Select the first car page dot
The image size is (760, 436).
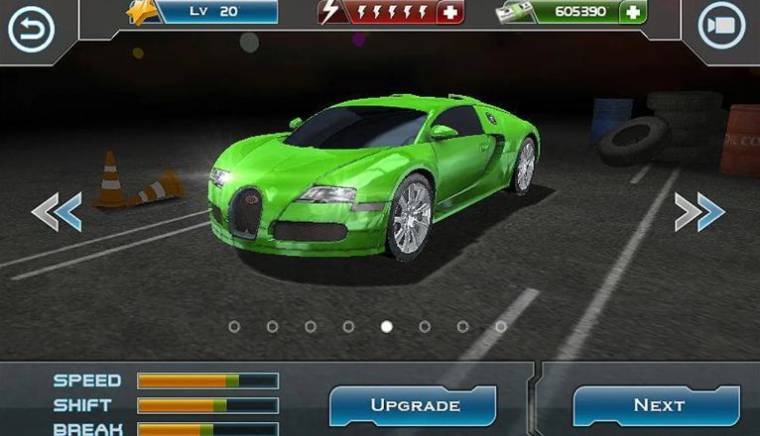point(234,326)
